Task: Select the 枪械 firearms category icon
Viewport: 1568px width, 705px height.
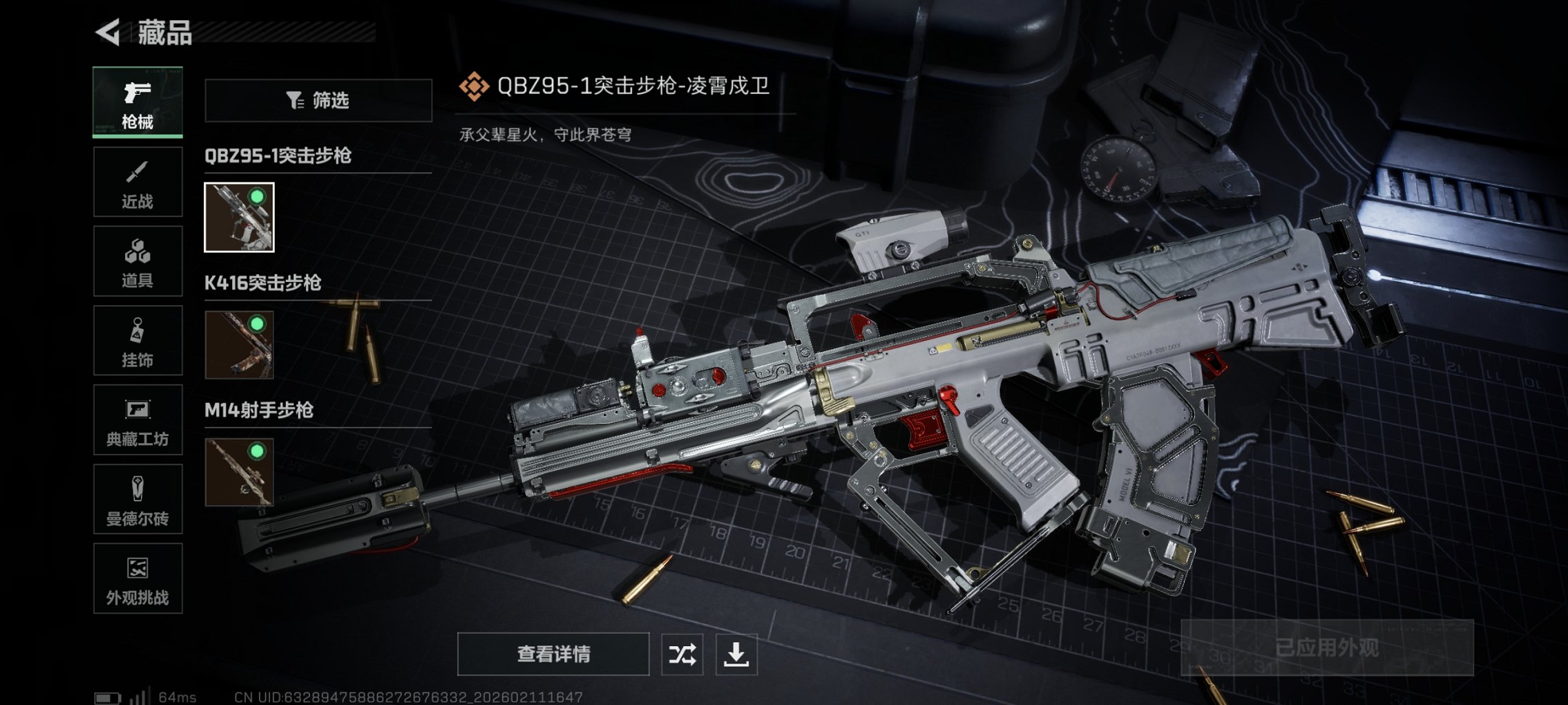Action: coord(136,102)
